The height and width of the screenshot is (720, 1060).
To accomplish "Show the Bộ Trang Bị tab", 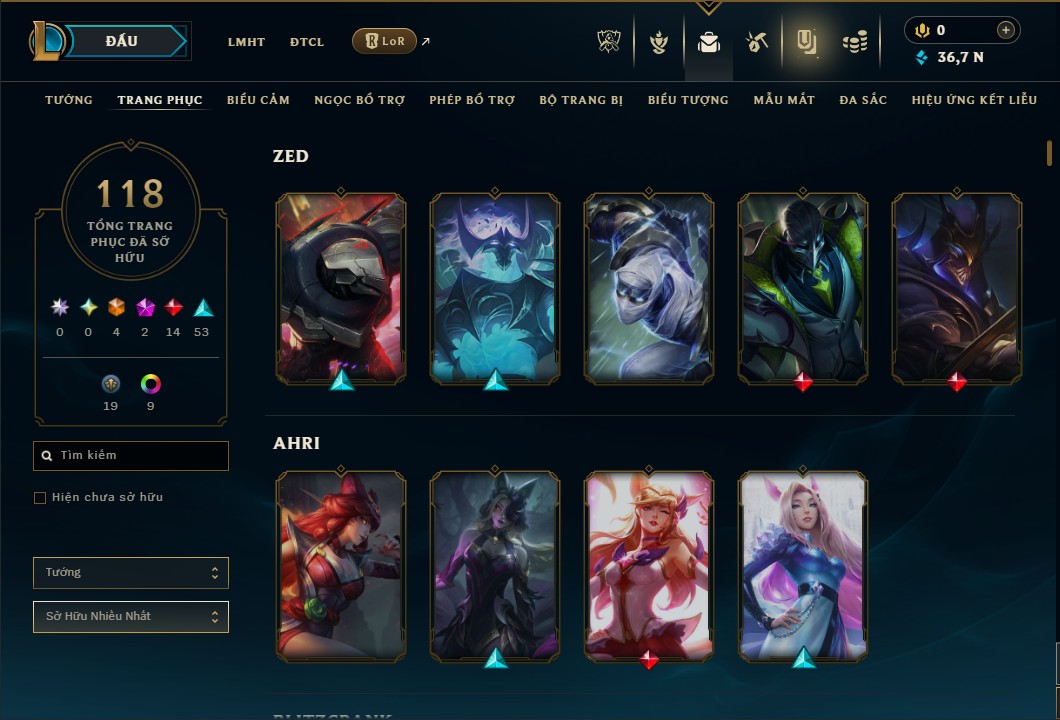I will pyautogui.click(x=581, y=100).
